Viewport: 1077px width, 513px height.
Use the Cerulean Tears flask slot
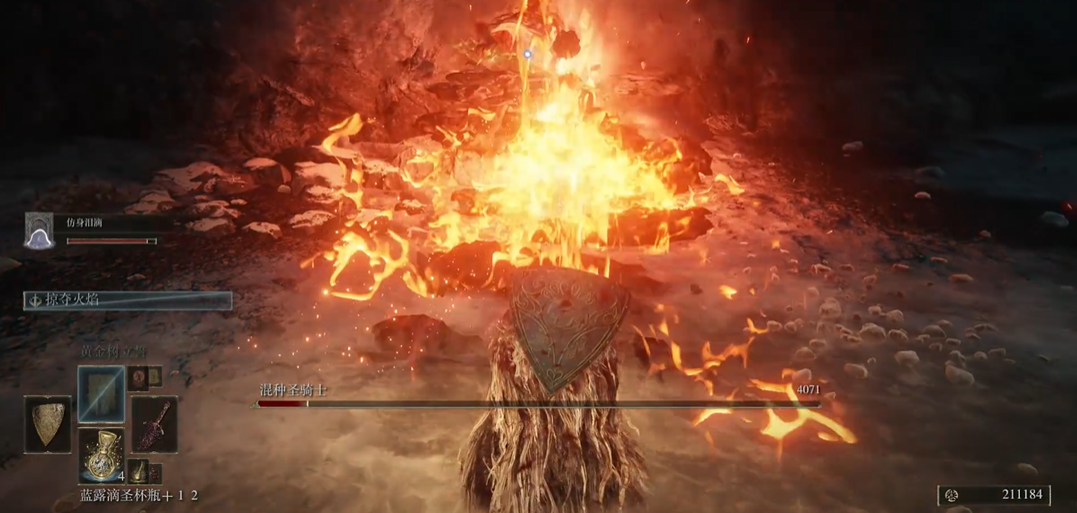coord(102,455)
